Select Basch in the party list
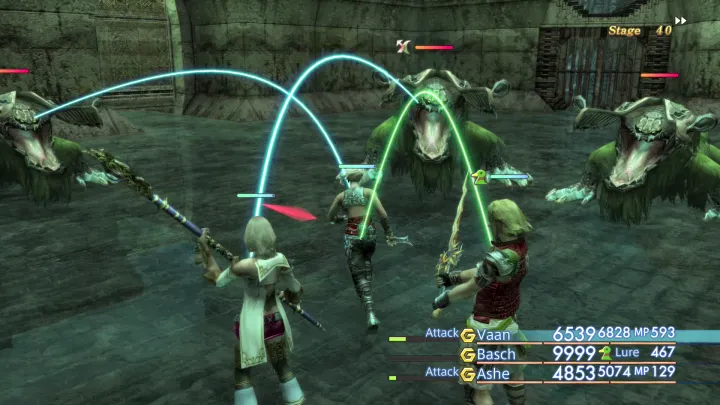 (496, 354)
